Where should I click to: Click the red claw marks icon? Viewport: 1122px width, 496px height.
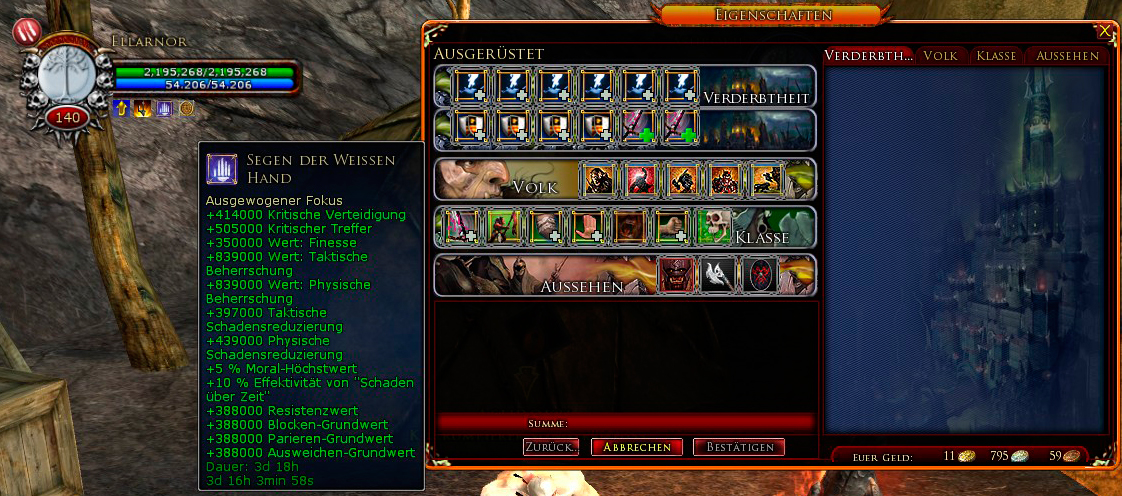[x=25, y=31]
